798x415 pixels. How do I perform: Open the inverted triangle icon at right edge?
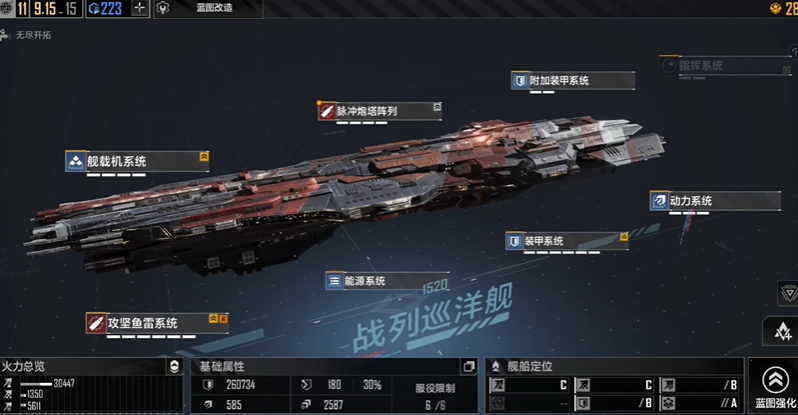[786, 294]
